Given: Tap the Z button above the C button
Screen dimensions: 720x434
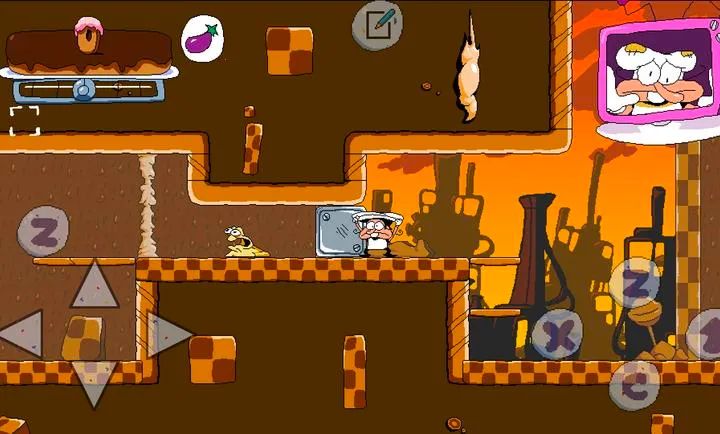Looking at the screenshot, I should pos(635,284).
